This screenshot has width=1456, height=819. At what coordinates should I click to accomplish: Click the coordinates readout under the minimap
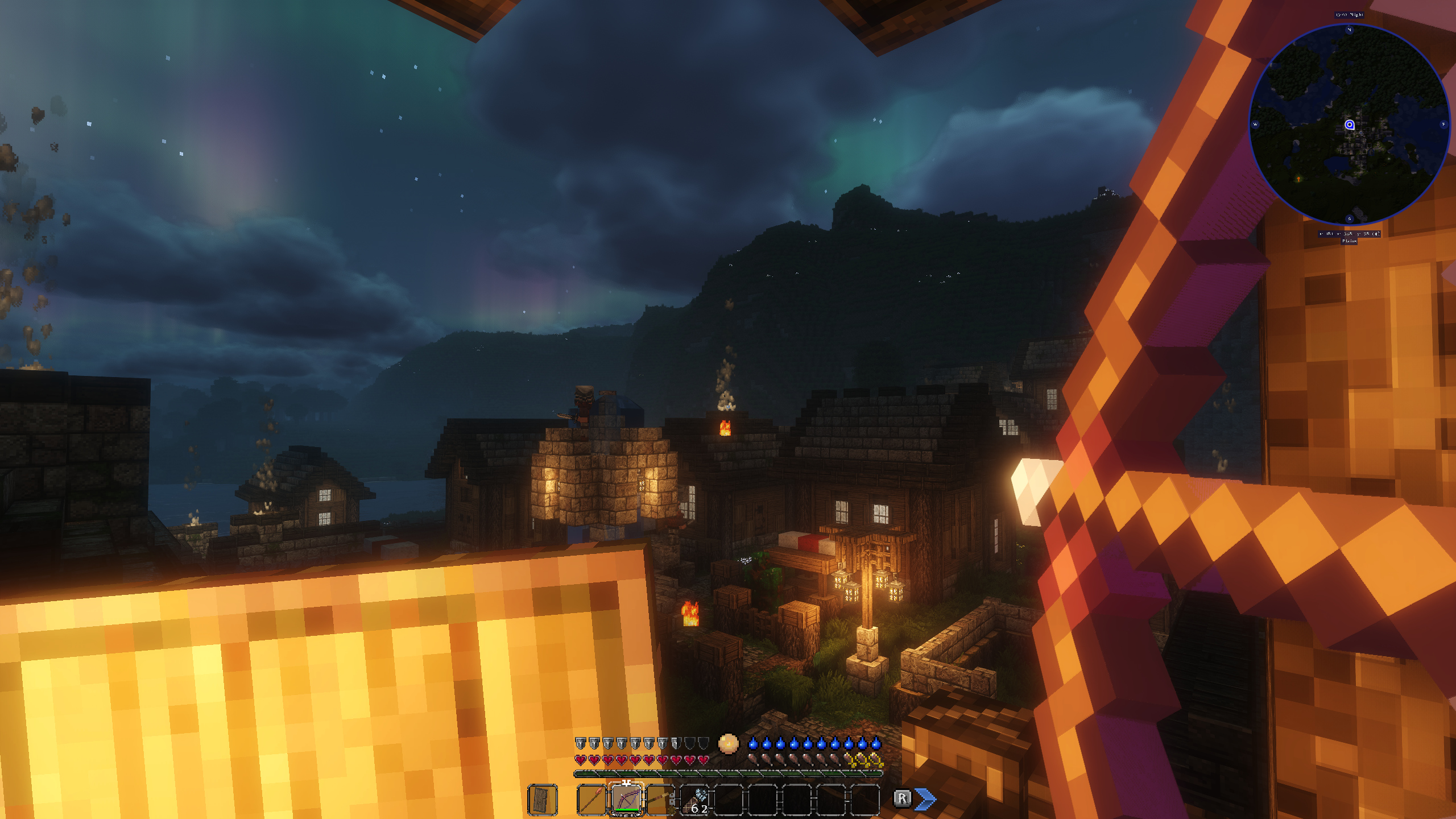click(x=1349, y=233)
